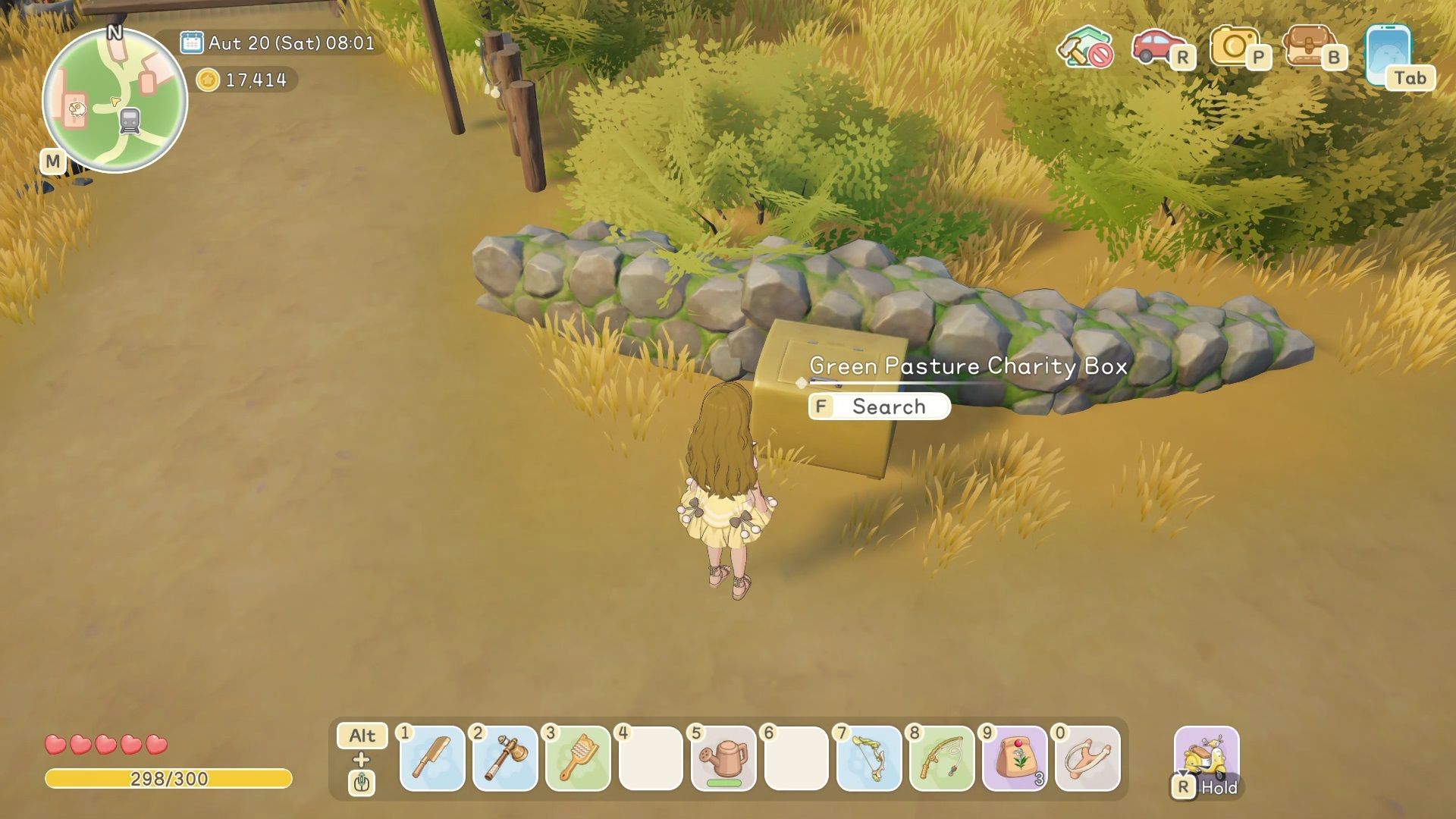Click the red car vehicle icon
This screenshot has width=1456, height=819.
click(1156, 47)
